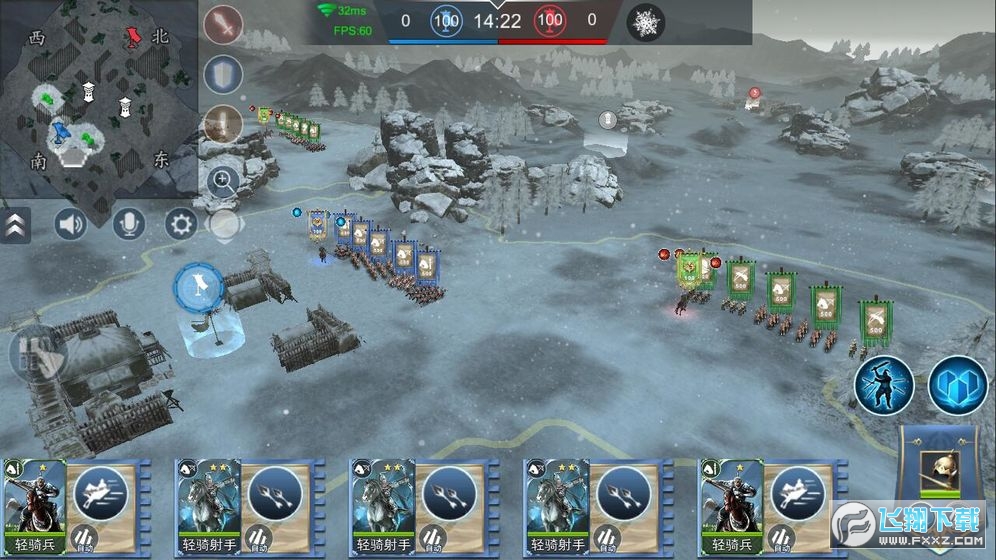Viewport: 996px width, 560px height.
Task: Click the snowflake weather icon
Action: click(x=645, y=21)
